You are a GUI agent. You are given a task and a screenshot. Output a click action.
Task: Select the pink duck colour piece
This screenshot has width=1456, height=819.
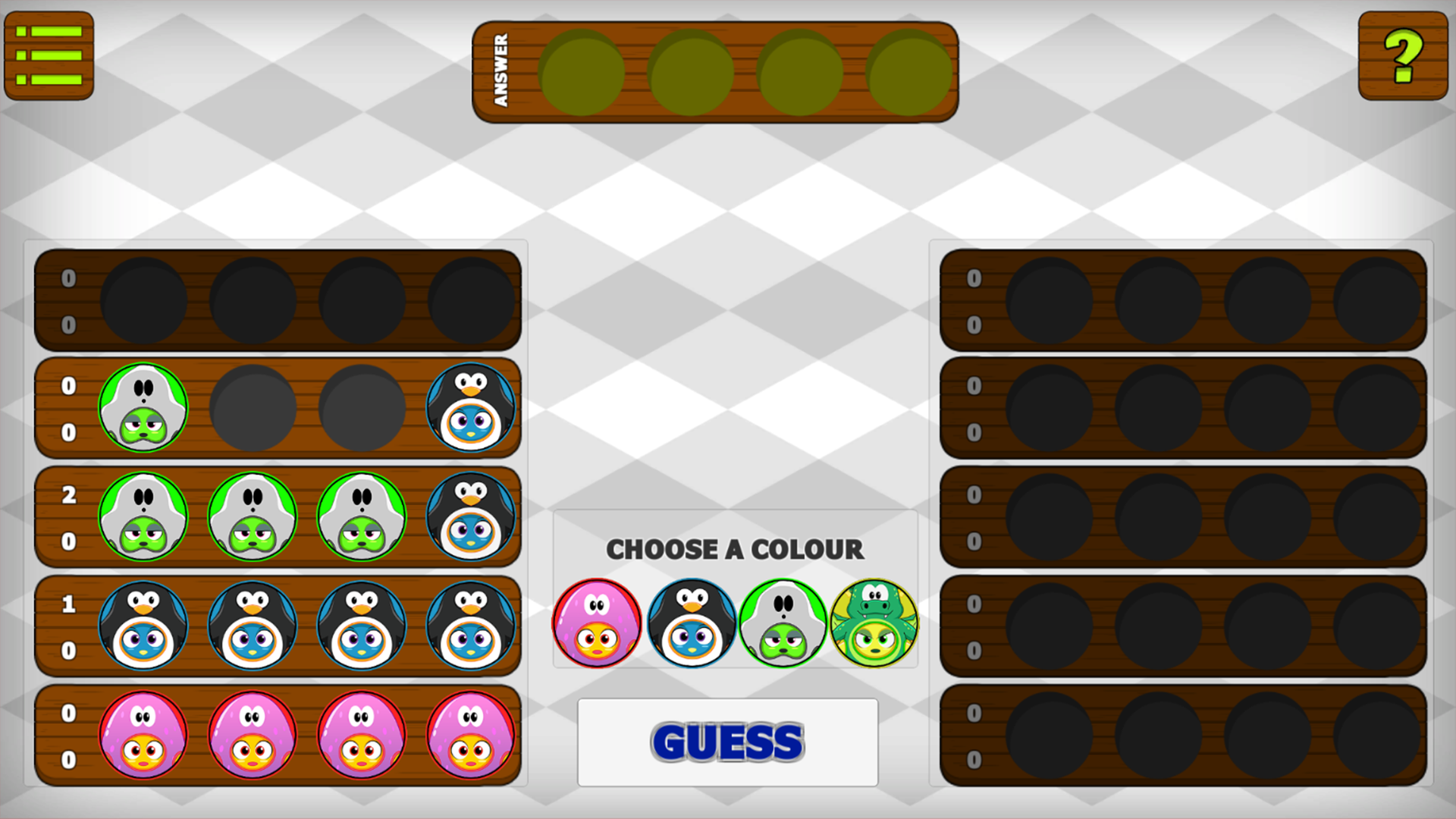597,622
